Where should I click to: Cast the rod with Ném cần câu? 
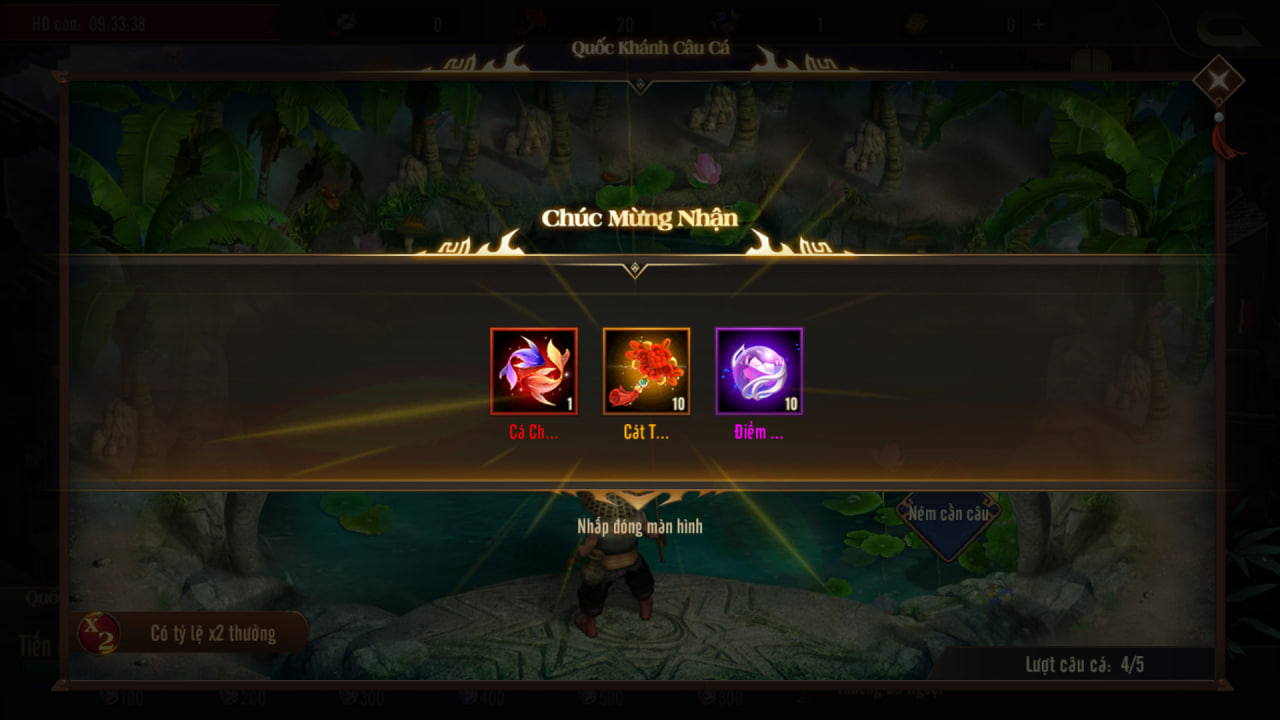coord(948,514)
